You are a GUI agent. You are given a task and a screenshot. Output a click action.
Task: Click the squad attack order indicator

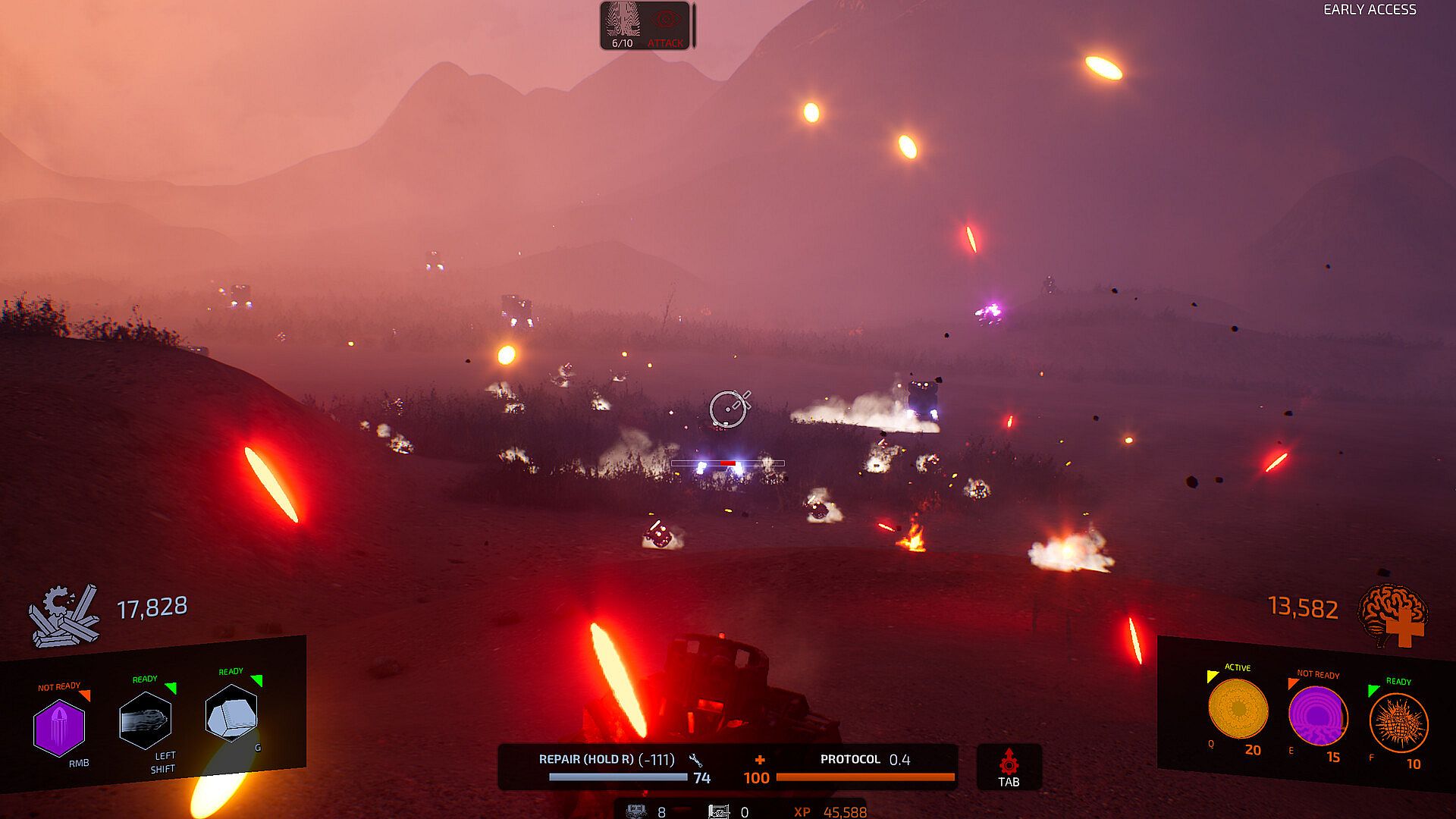point(666,26)
